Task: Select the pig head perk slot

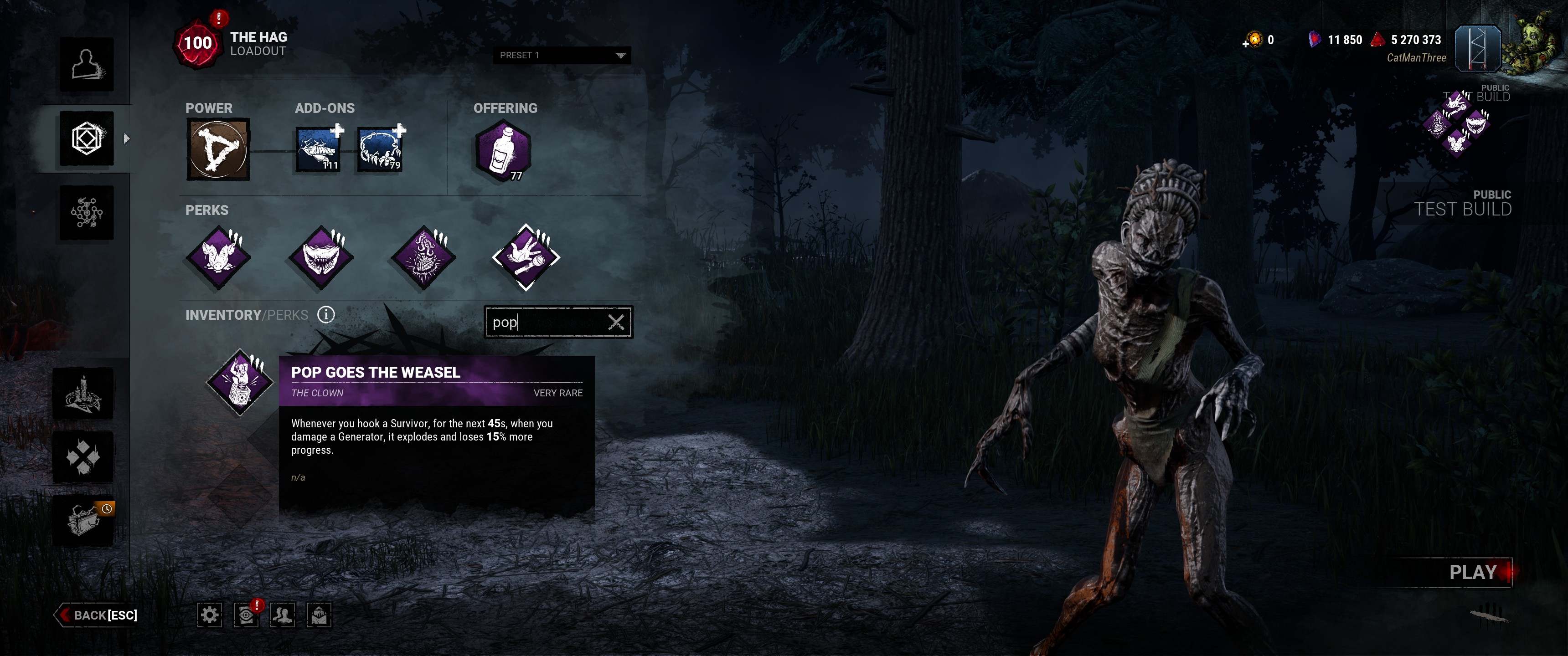Action: pos(218,257)
